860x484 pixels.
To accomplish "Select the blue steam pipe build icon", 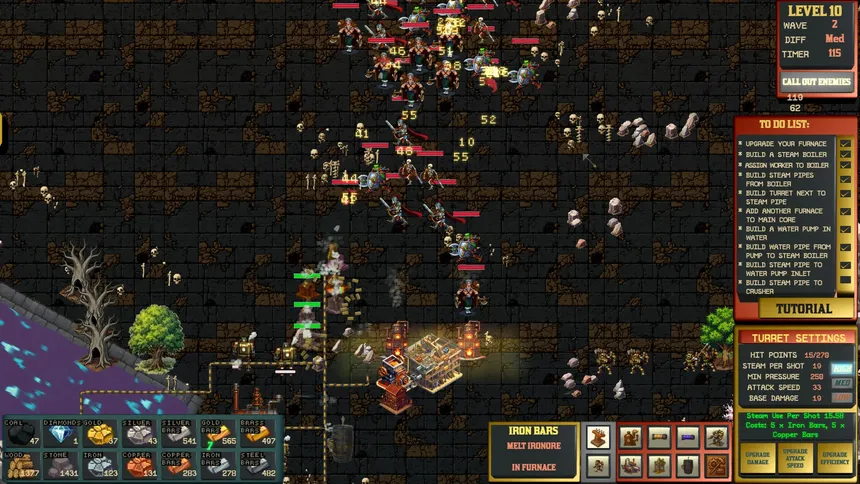I will click(688, 437).
